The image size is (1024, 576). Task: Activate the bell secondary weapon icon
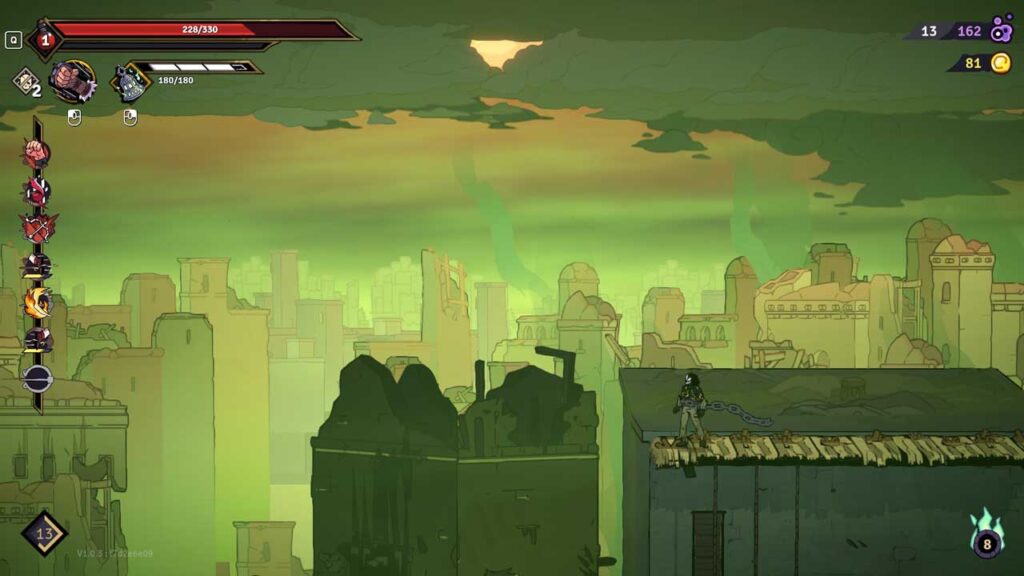pos(129,82)
